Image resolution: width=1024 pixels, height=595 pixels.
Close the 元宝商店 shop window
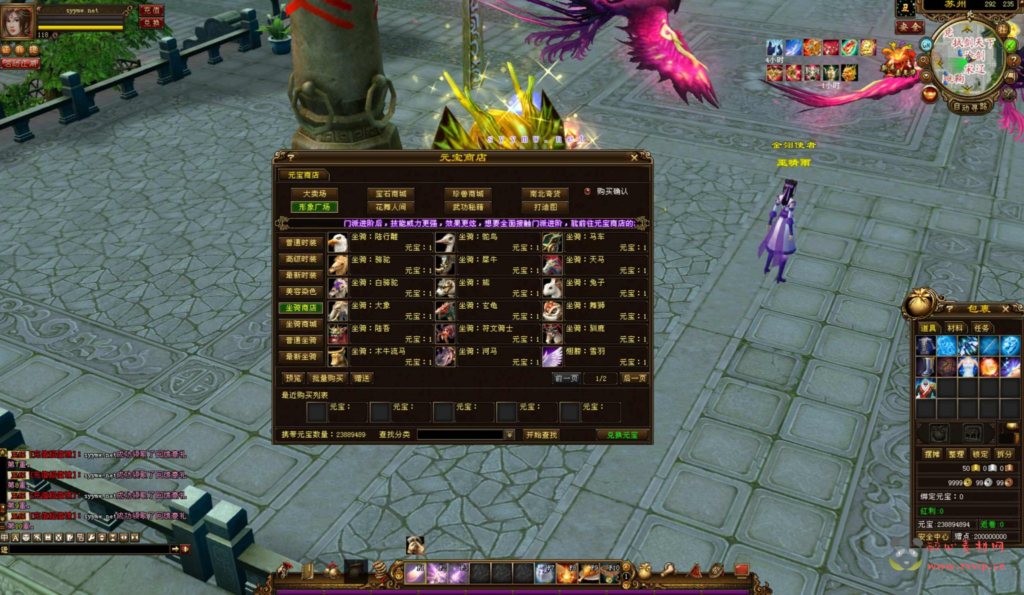point(634,157)
